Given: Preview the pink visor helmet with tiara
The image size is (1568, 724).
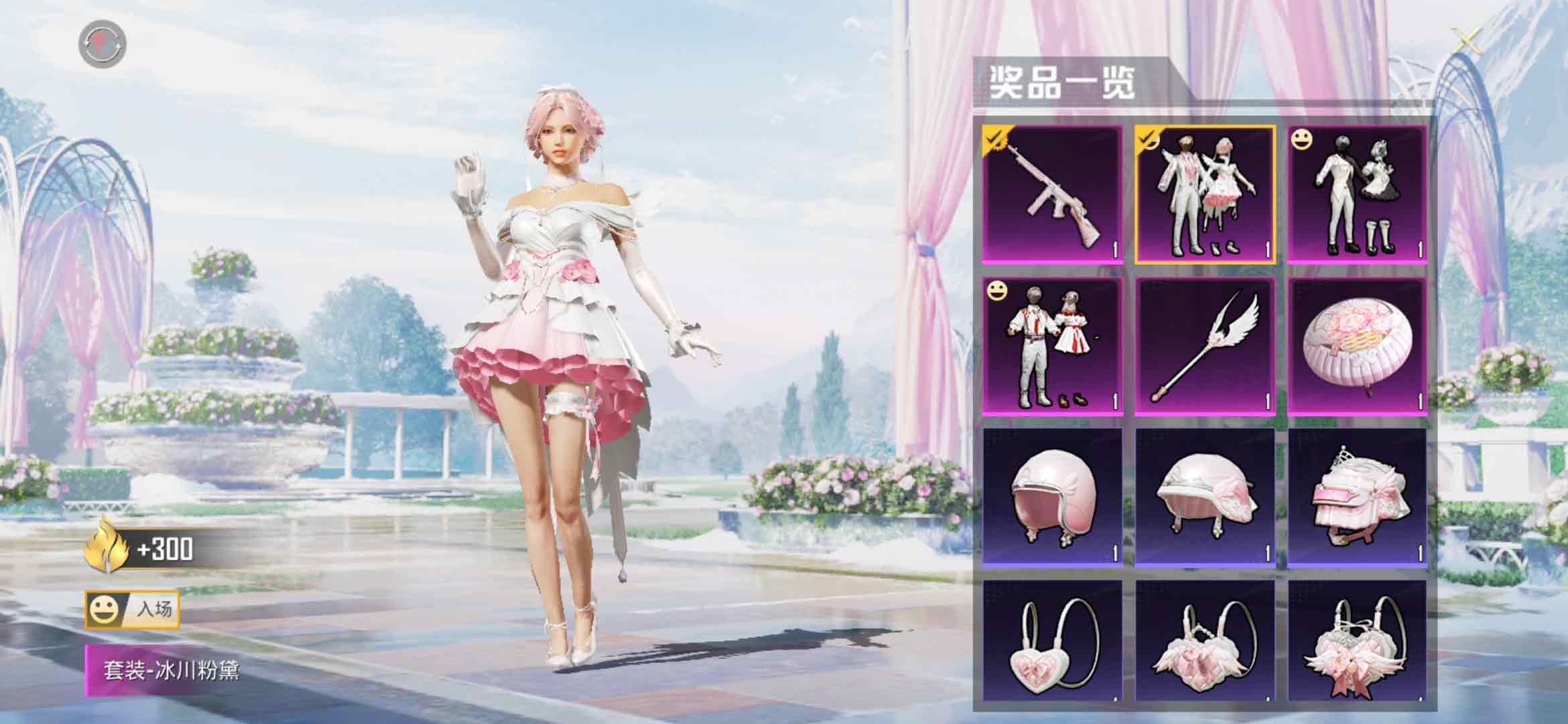Looking at the screenshot, I should point(1357,499).
